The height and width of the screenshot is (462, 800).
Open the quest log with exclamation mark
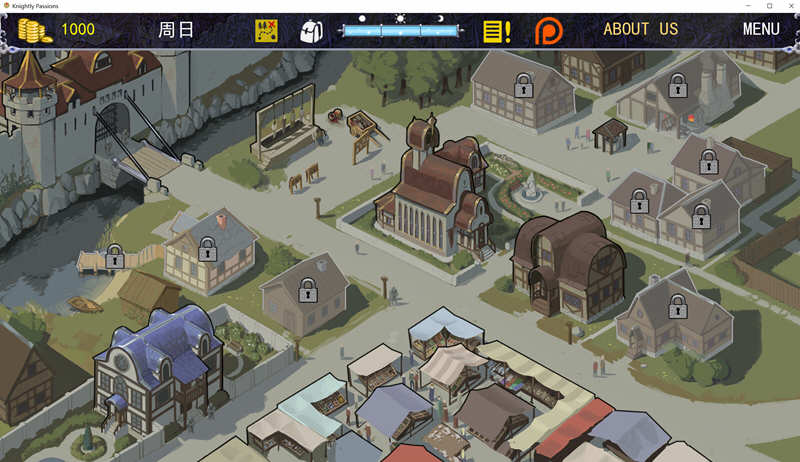pos(496,30)
